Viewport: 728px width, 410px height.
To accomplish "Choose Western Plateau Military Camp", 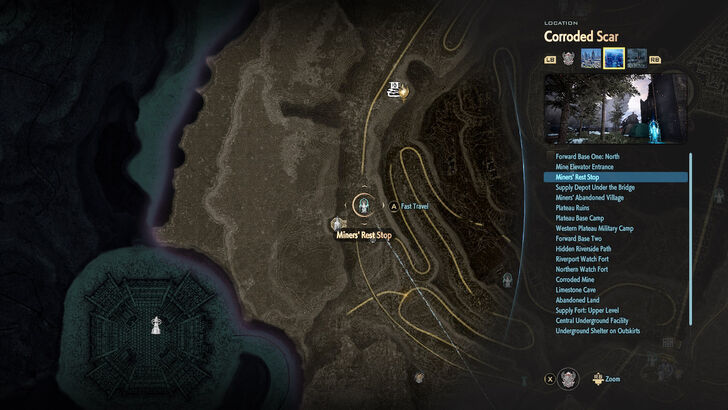I will pyautogui.click(x=594, y=228).
